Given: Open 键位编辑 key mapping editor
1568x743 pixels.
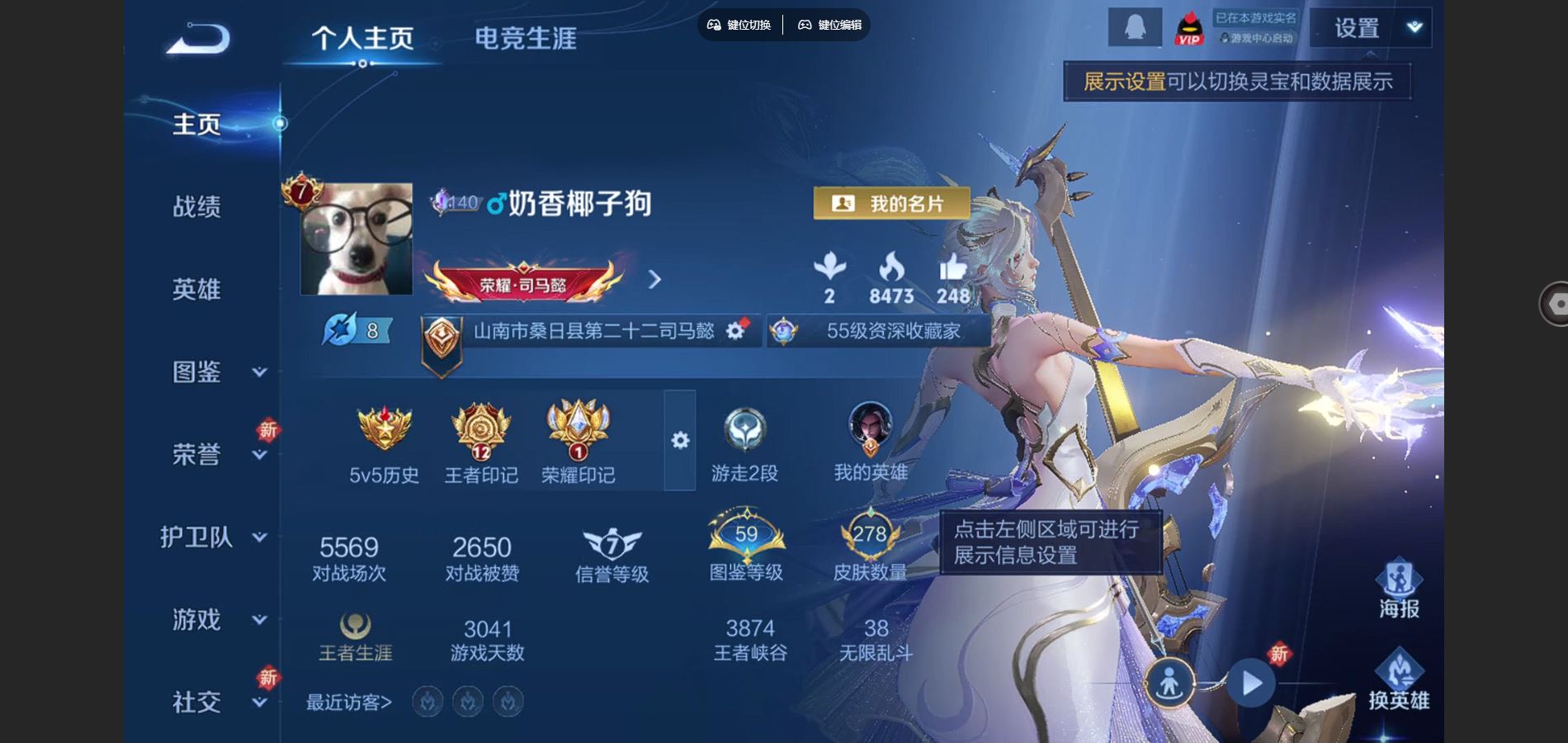Looking at the screenshot, I should pos(829,25).
